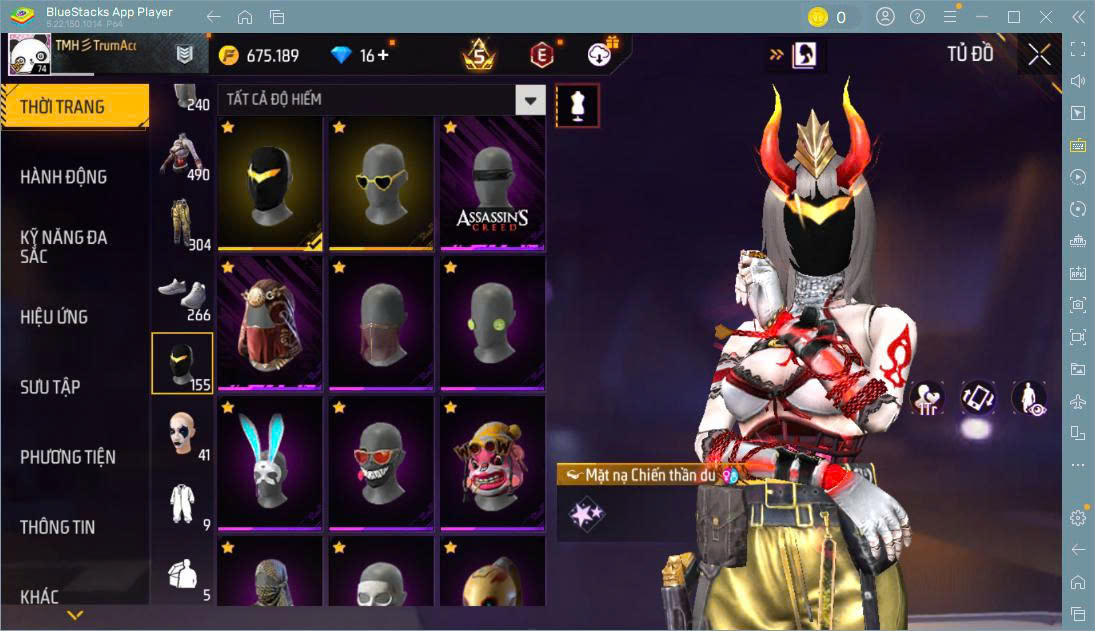Show the THÔNG TIN section
1095x631 pixels.
click(x=58, y=527)
